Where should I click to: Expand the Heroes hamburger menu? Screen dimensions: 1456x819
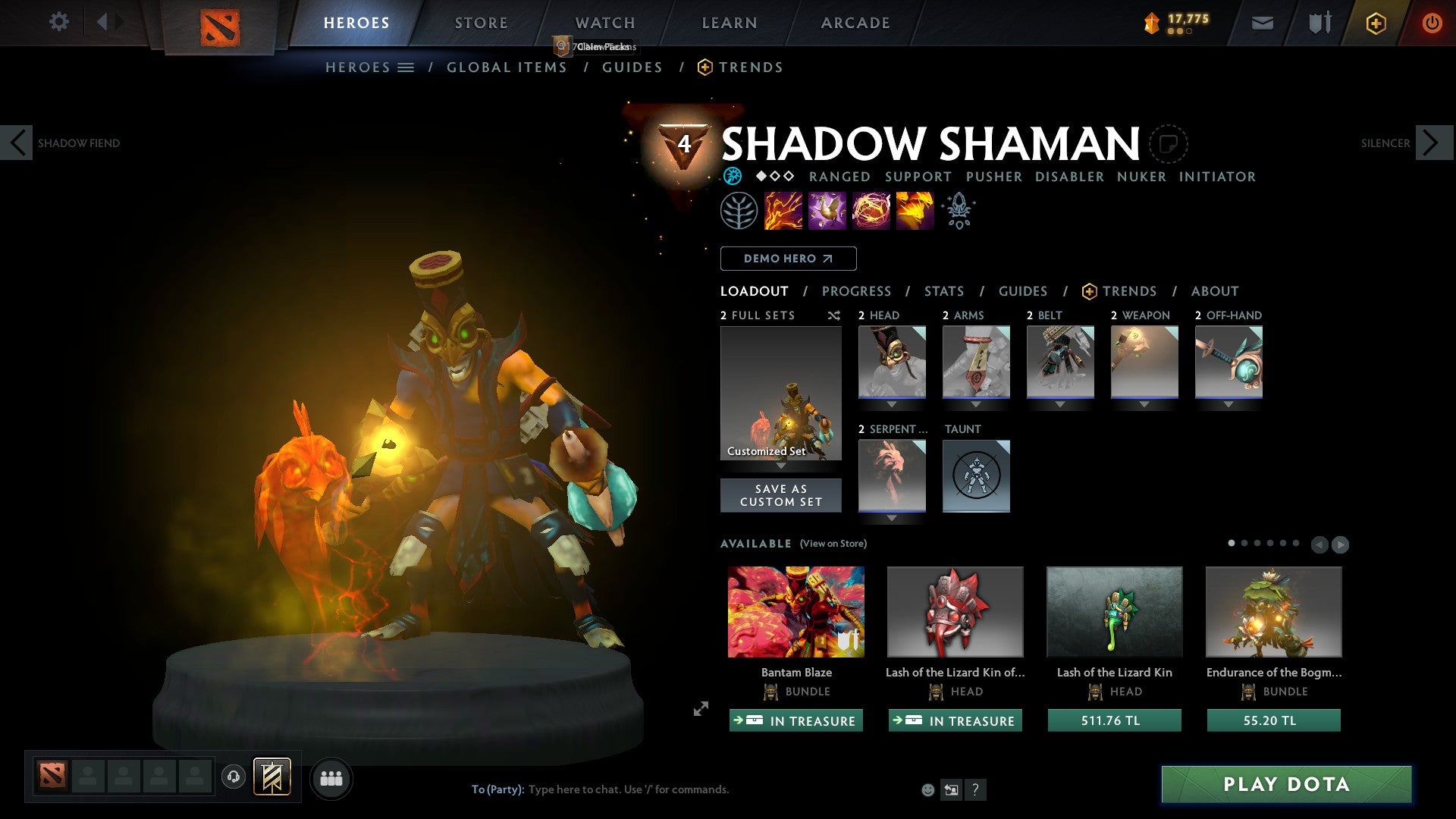(406, 67)
